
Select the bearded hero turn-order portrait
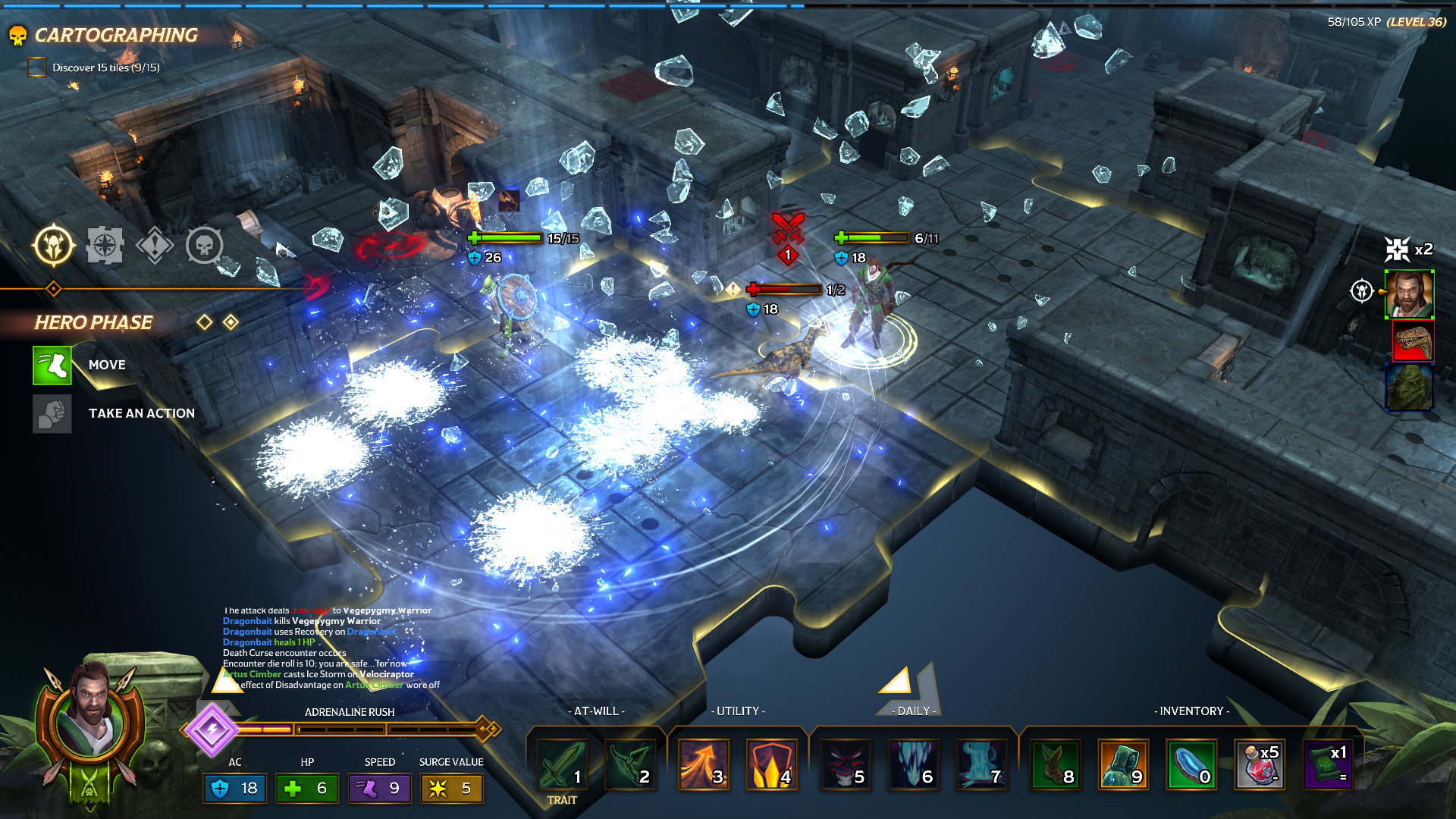pyautogui.click(x=1409, y=293)
